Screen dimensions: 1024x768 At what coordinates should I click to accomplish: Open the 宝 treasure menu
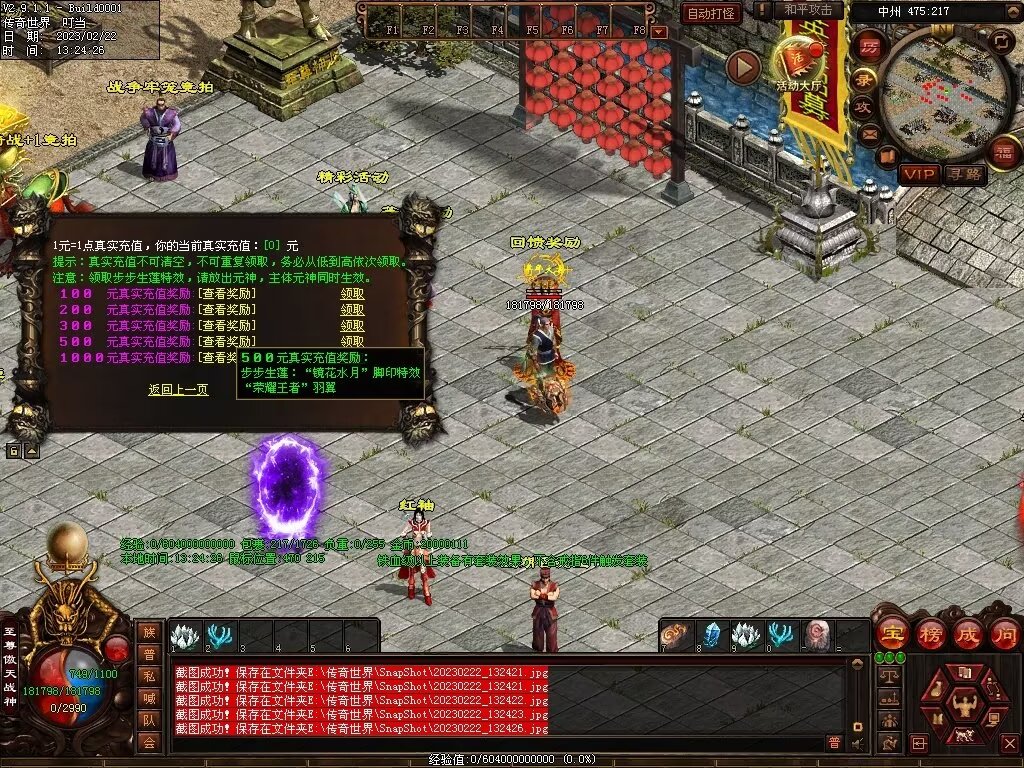pos(890,633)
